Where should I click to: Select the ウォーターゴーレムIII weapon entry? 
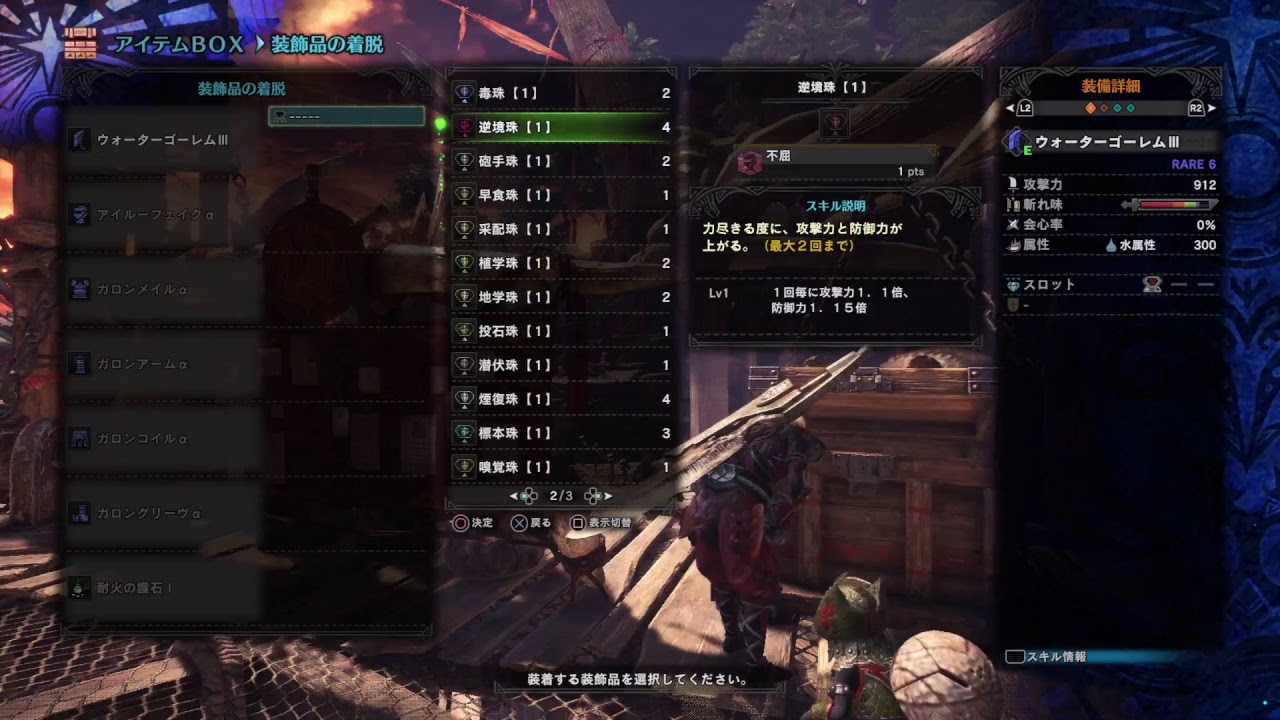point(162,140)
